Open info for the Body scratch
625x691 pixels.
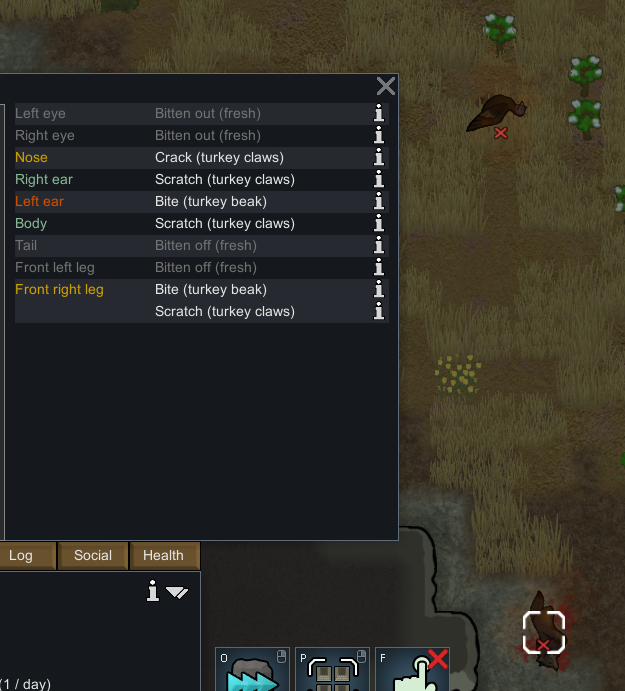click(x=379, y=223)
